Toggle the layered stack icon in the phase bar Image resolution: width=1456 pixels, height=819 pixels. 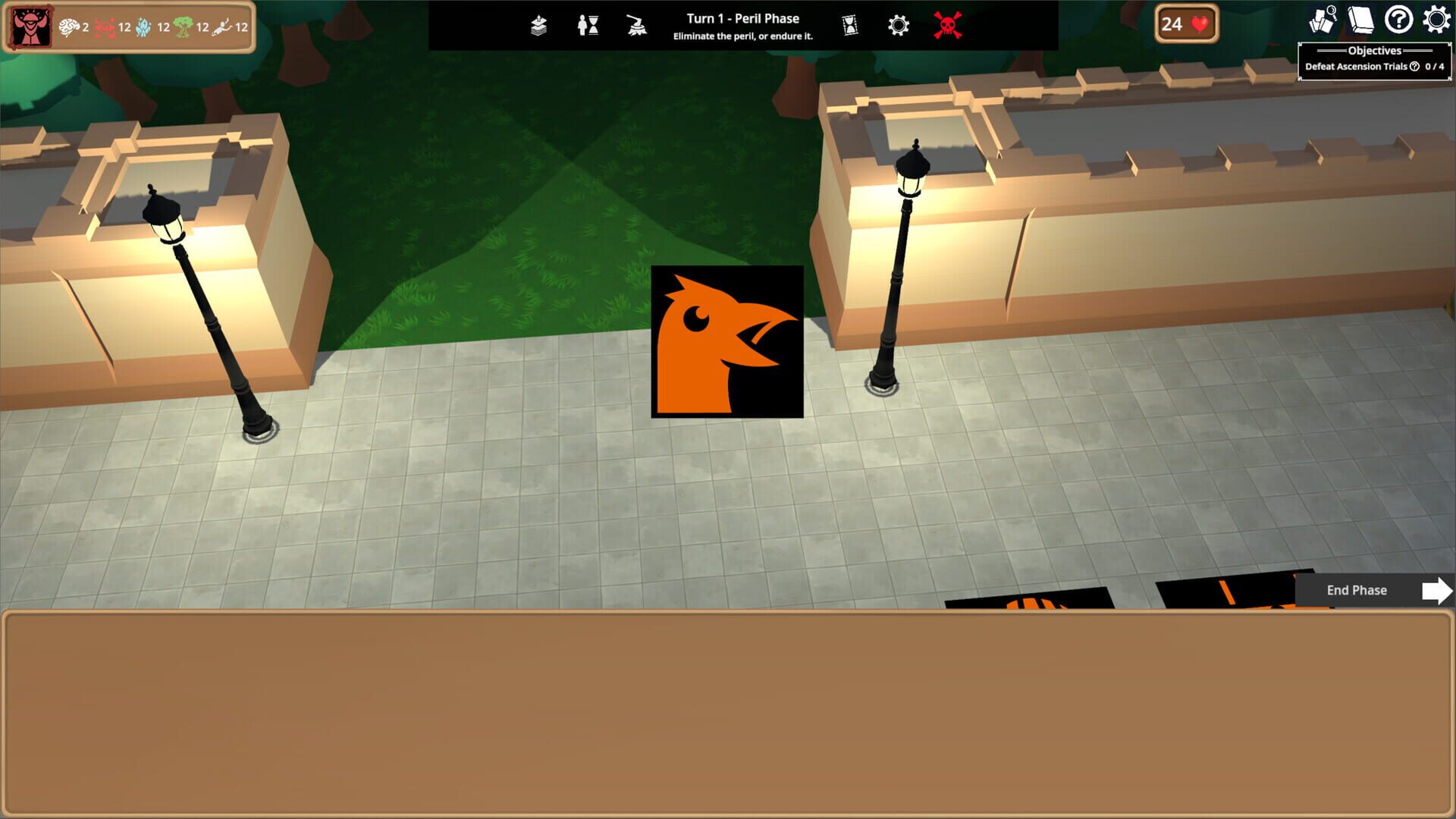coord(538,25)
